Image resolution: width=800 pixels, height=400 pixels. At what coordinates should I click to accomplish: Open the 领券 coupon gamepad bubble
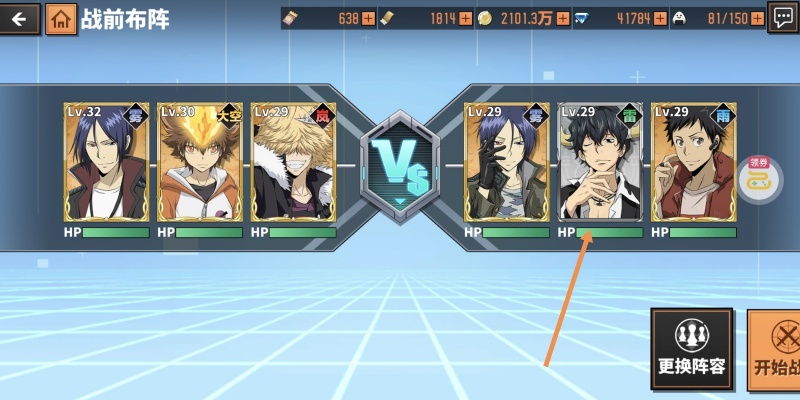click(x=751, y=177)
